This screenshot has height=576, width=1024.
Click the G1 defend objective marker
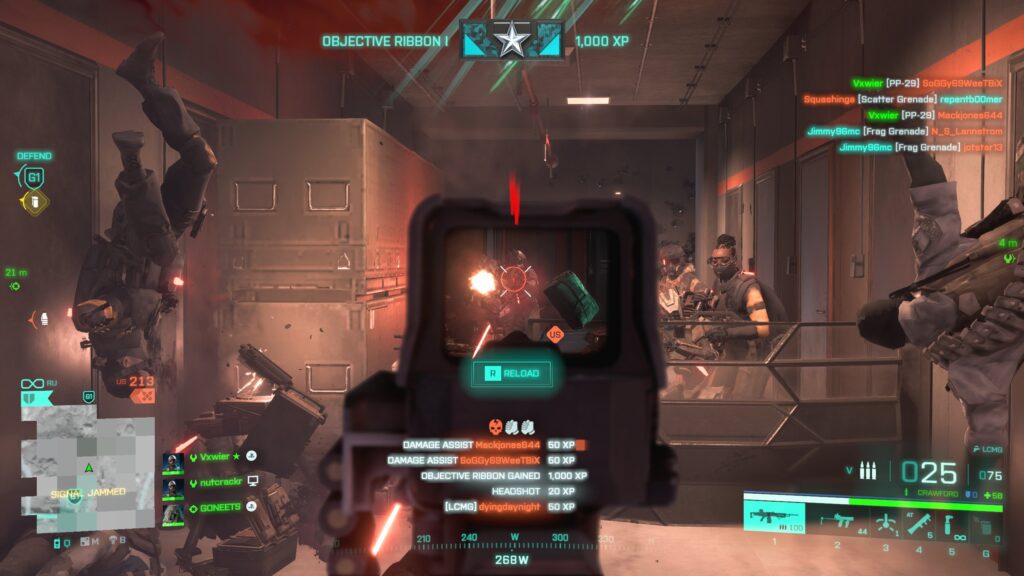[x=34, y=177]
